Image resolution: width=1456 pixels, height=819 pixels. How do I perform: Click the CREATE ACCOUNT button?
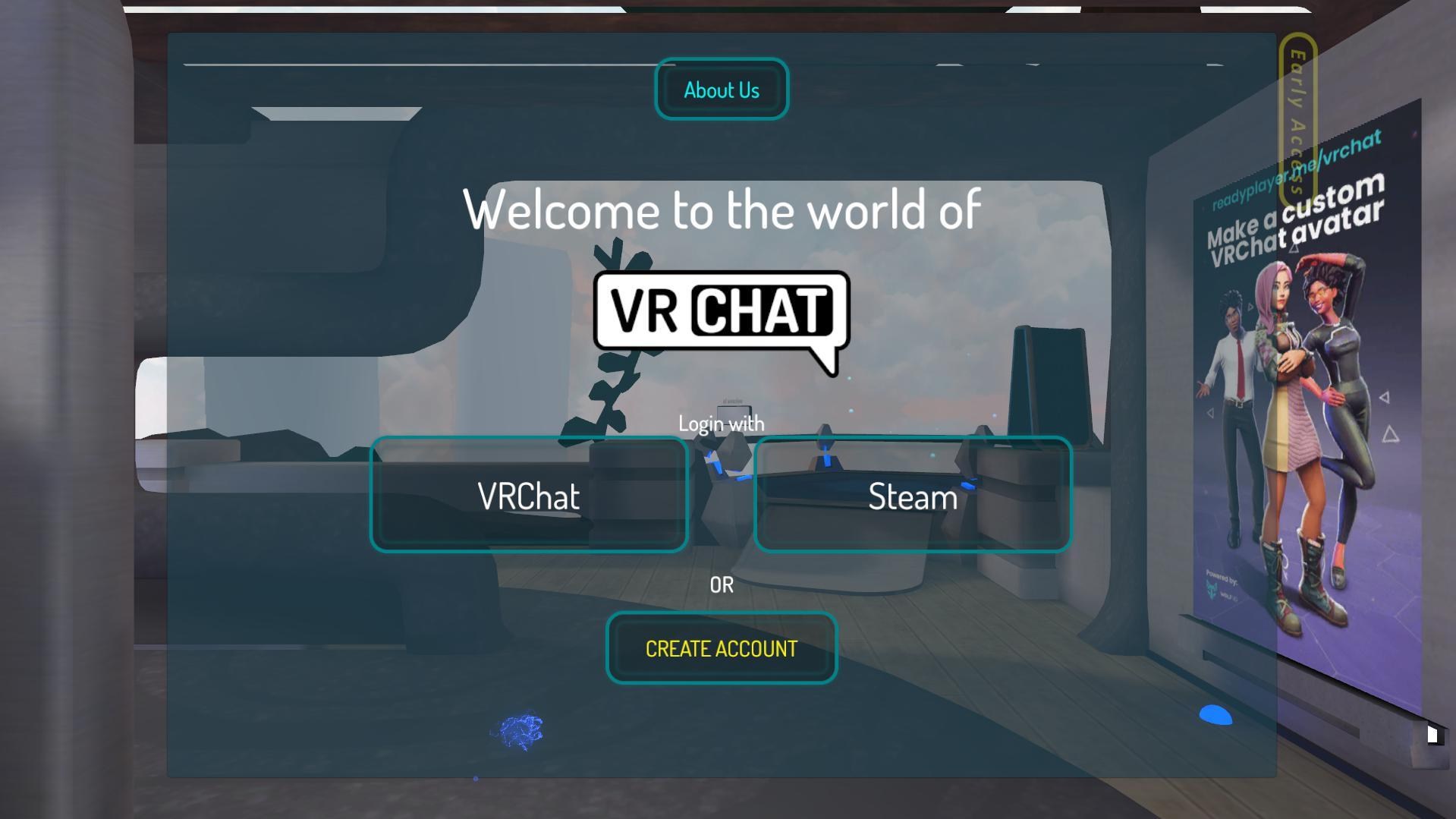click(x=720, y=648)
